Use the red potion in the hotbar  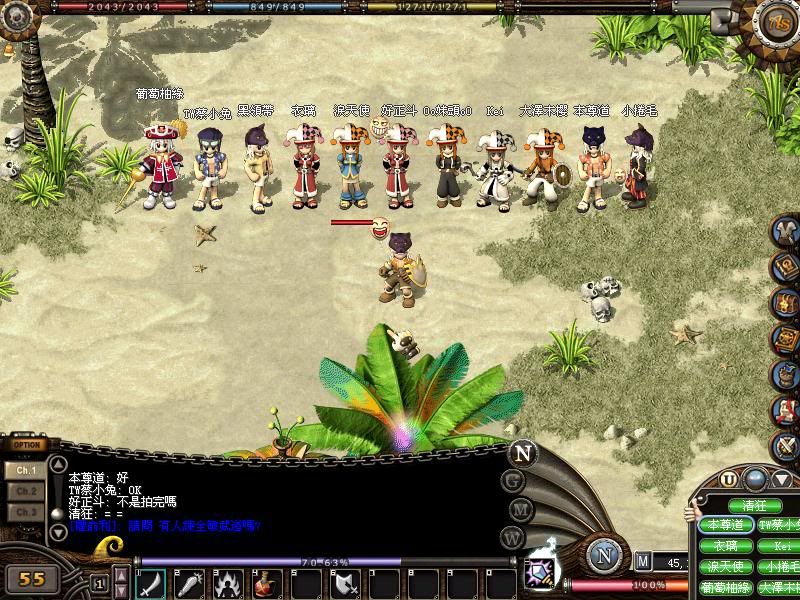click(267, 583)
